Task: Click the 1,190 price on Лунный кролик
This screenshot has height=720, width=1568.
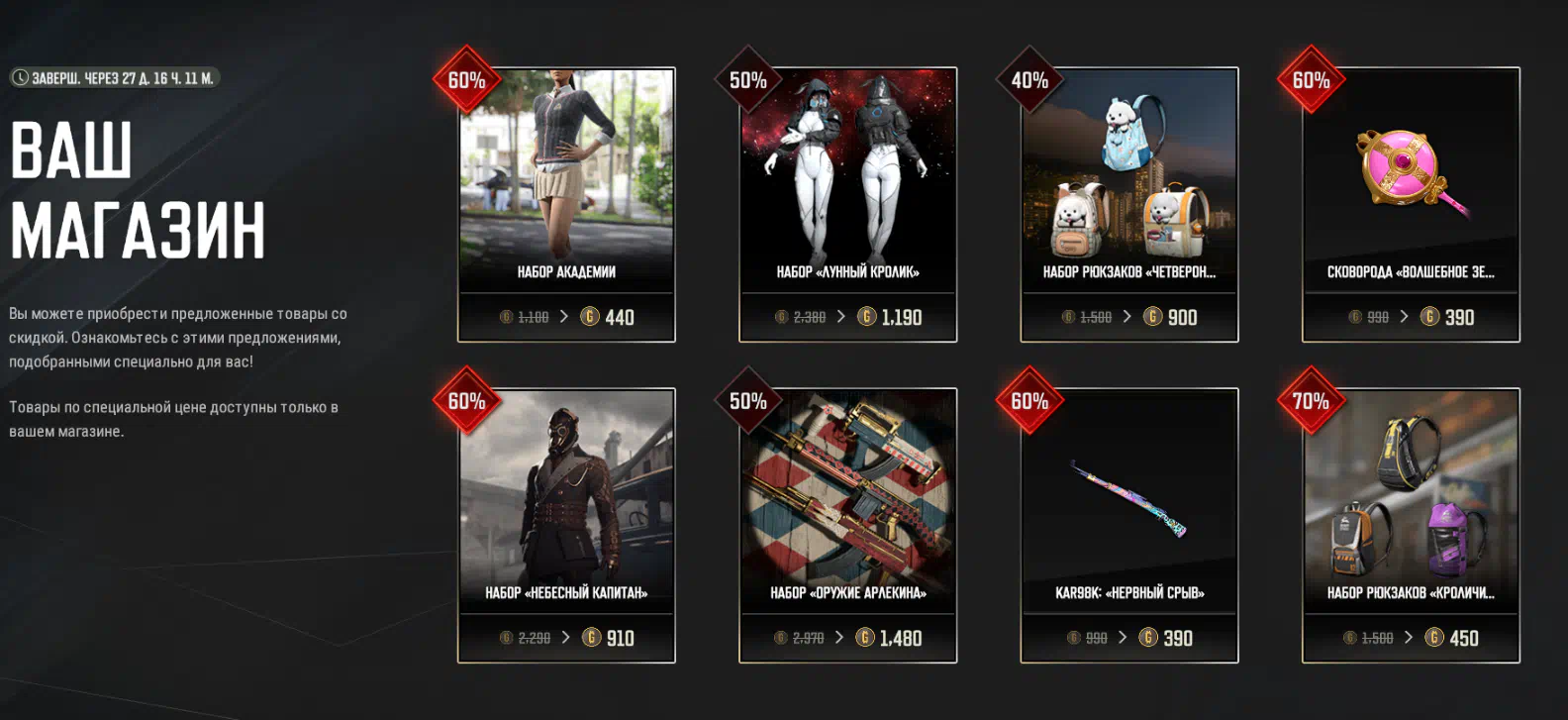Action: 891,317
